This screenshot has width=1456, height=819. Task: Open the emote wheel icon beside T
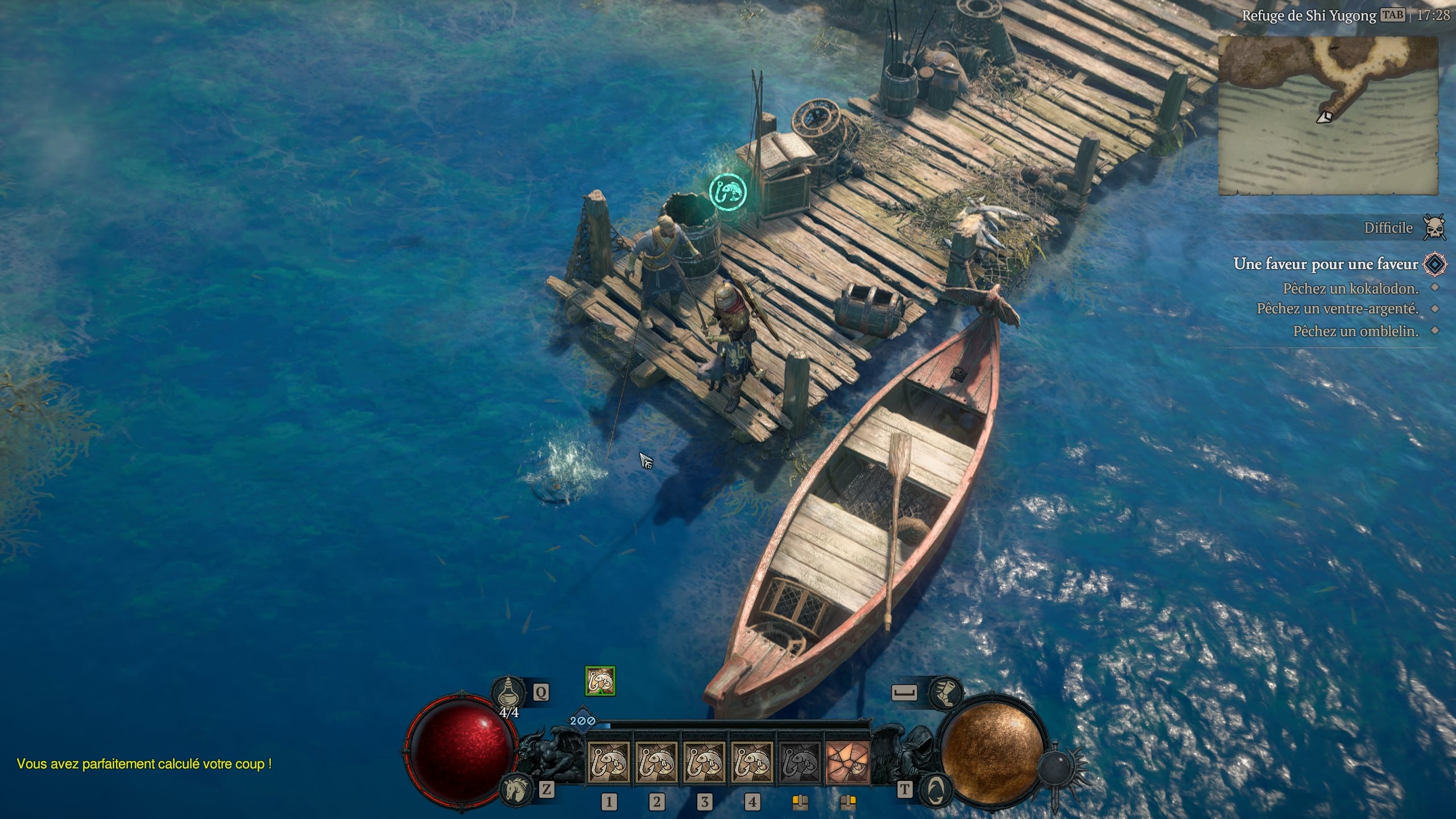(937, 791)
